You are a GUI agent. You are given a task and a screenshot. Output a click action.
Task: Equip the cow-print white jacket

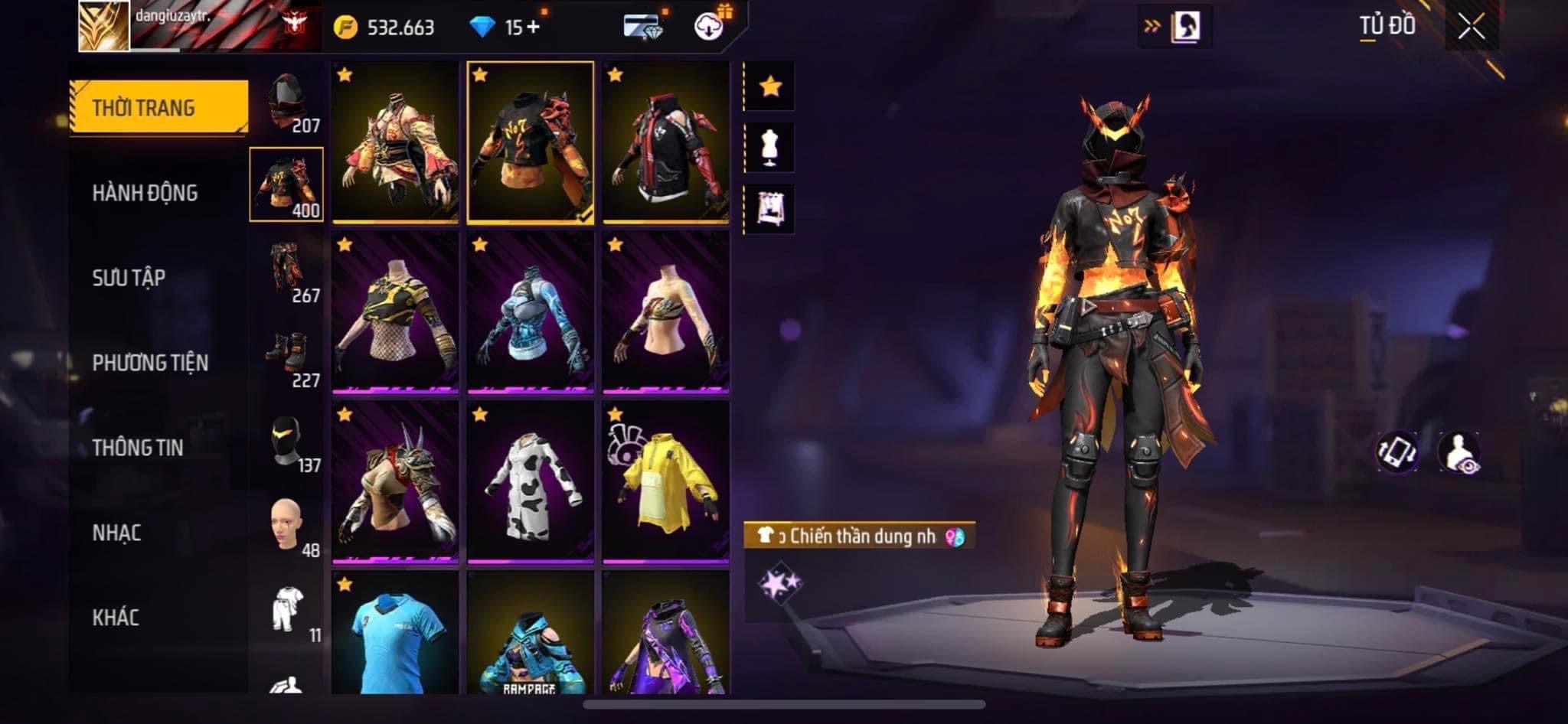click(x=530, y=482)
